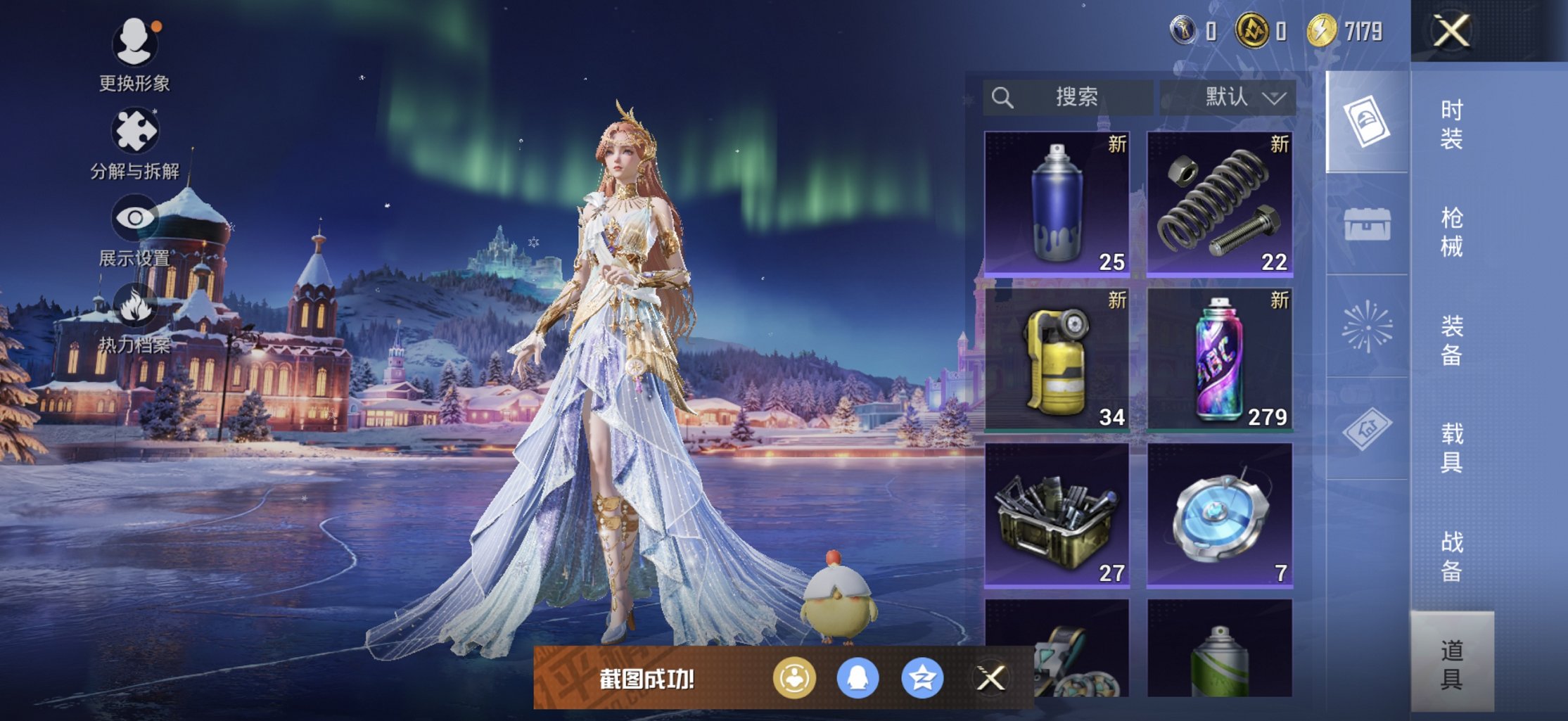The width and height of the screenshot is (1568, 721).
Task: Select the colorful ABC spray can
Action: click(x=1220, y=359)
